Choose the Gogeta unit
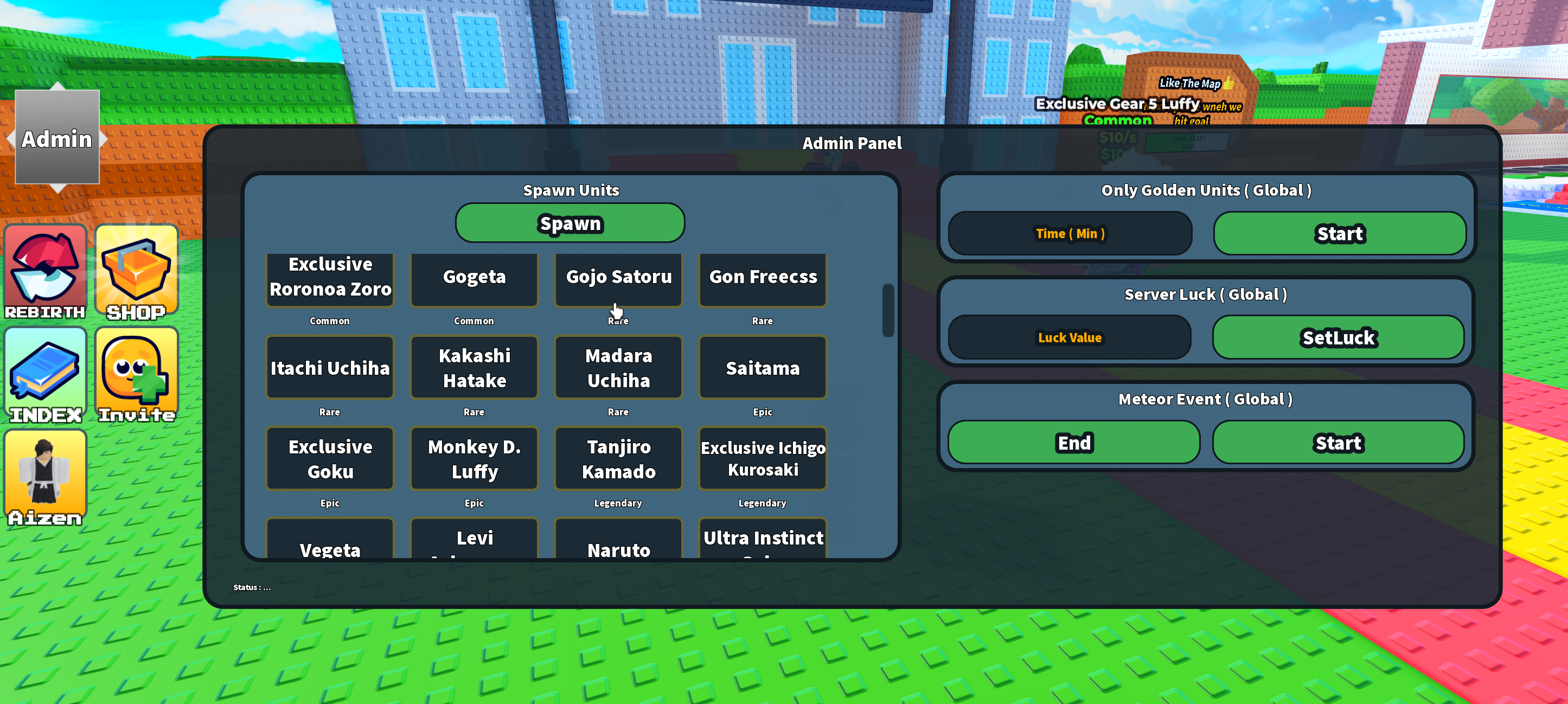1568x704 pixels. pos(474,277)
